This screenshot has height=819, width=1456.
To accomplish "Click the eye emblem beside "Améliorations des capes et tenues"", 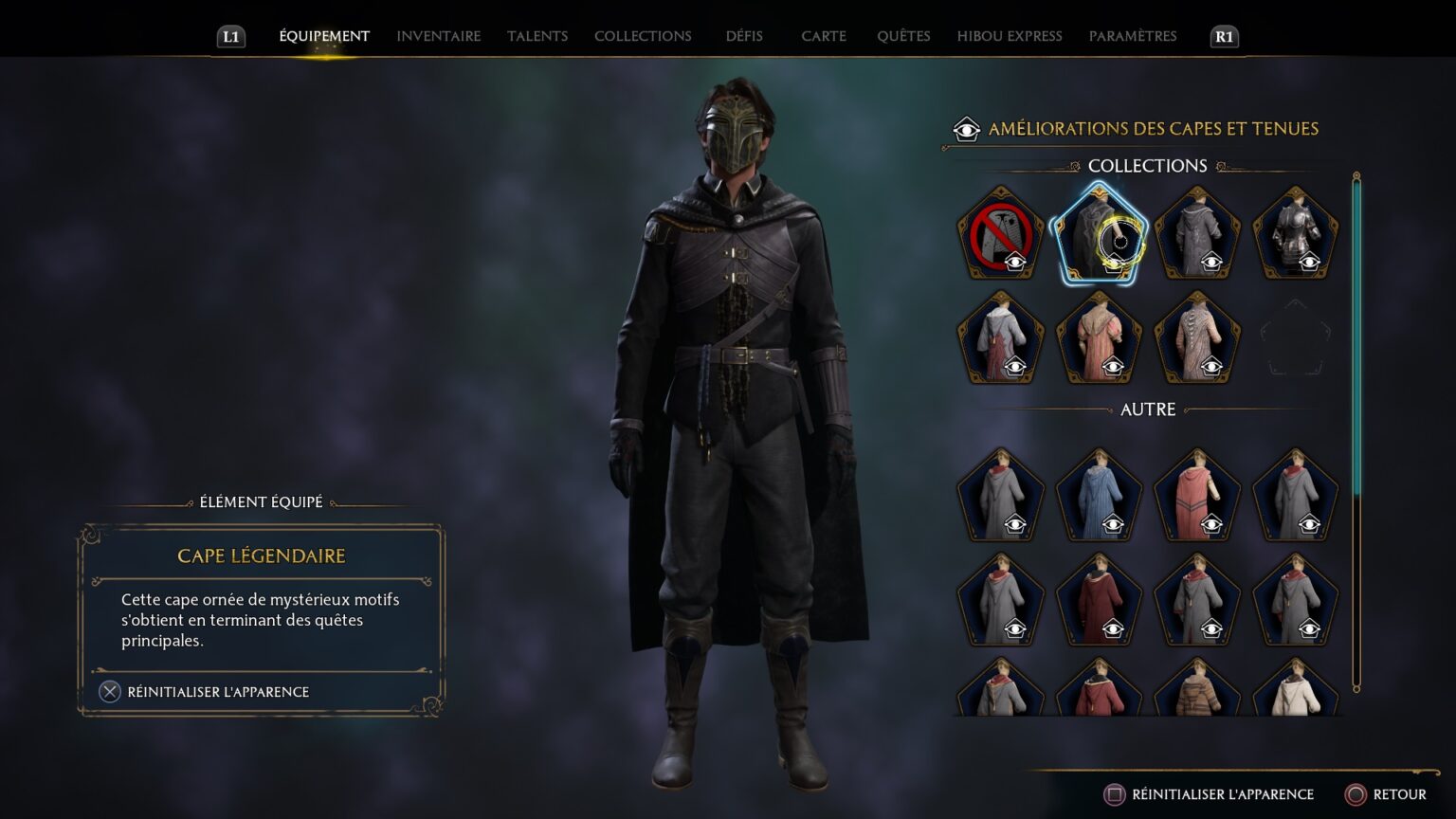I will [968, 128].
